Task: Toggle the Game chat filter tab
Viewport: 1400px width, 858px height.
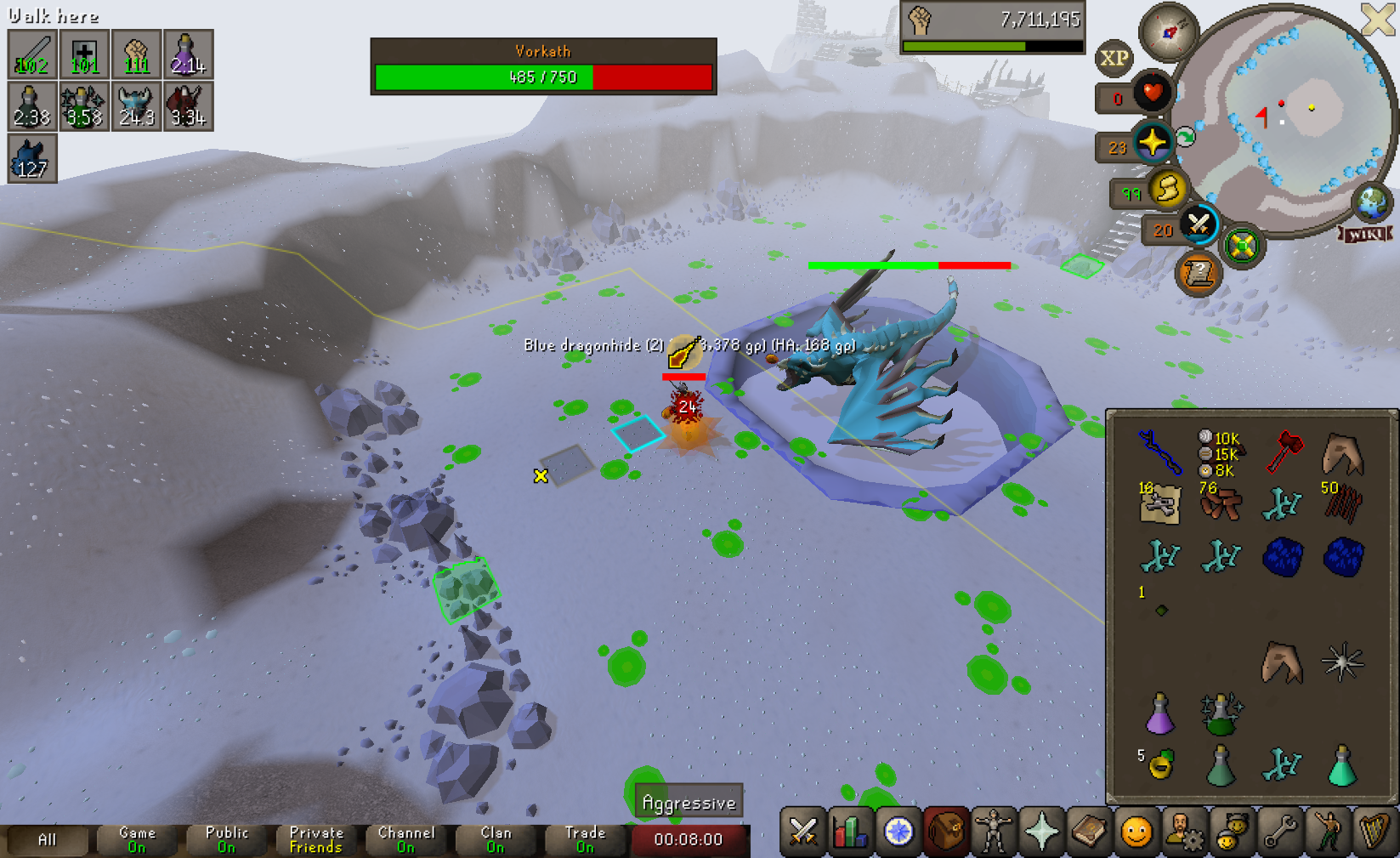Action: pos(137,839)
